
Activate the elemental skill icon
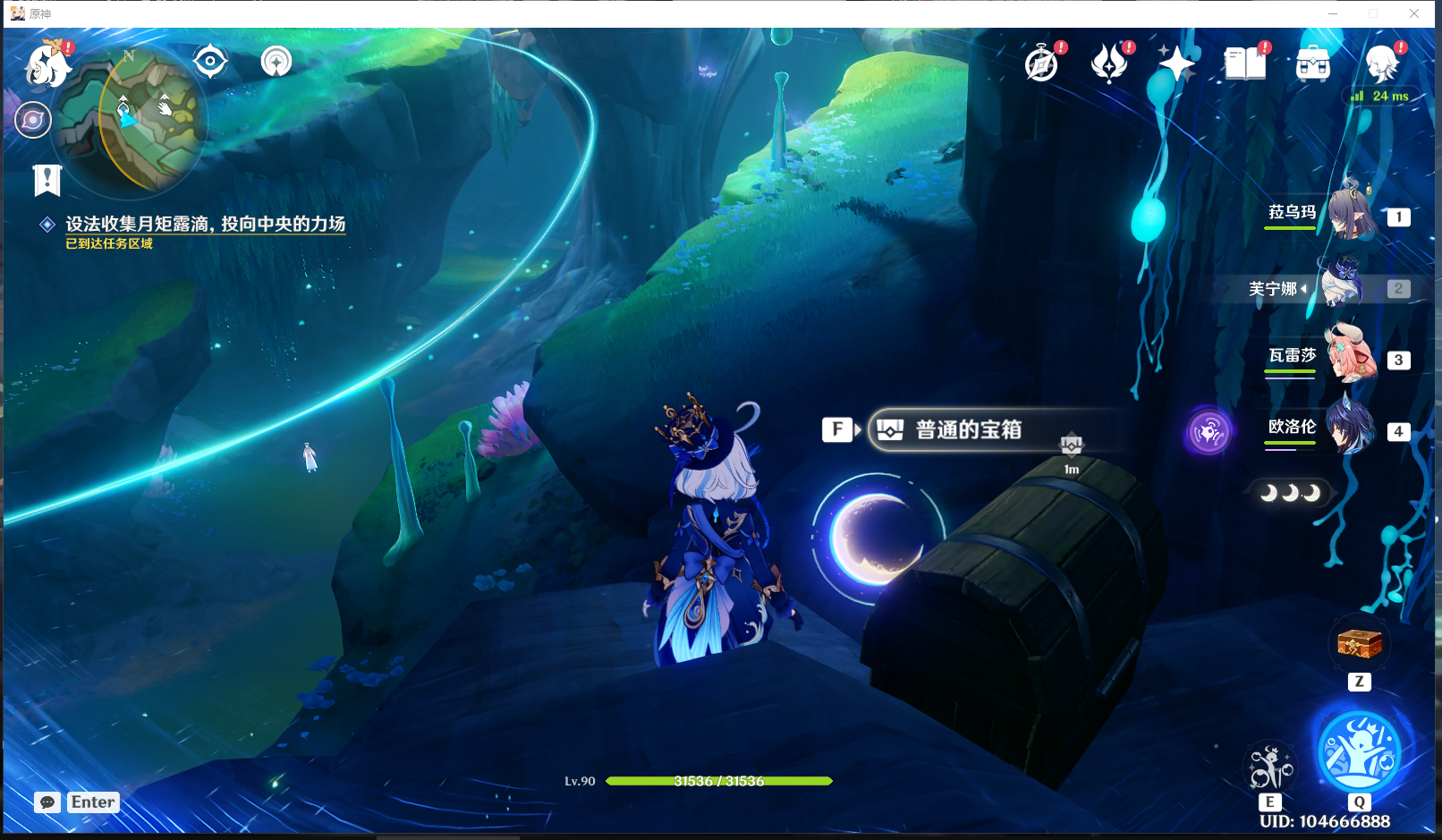pyautogui.click(x=1270, y=768)
